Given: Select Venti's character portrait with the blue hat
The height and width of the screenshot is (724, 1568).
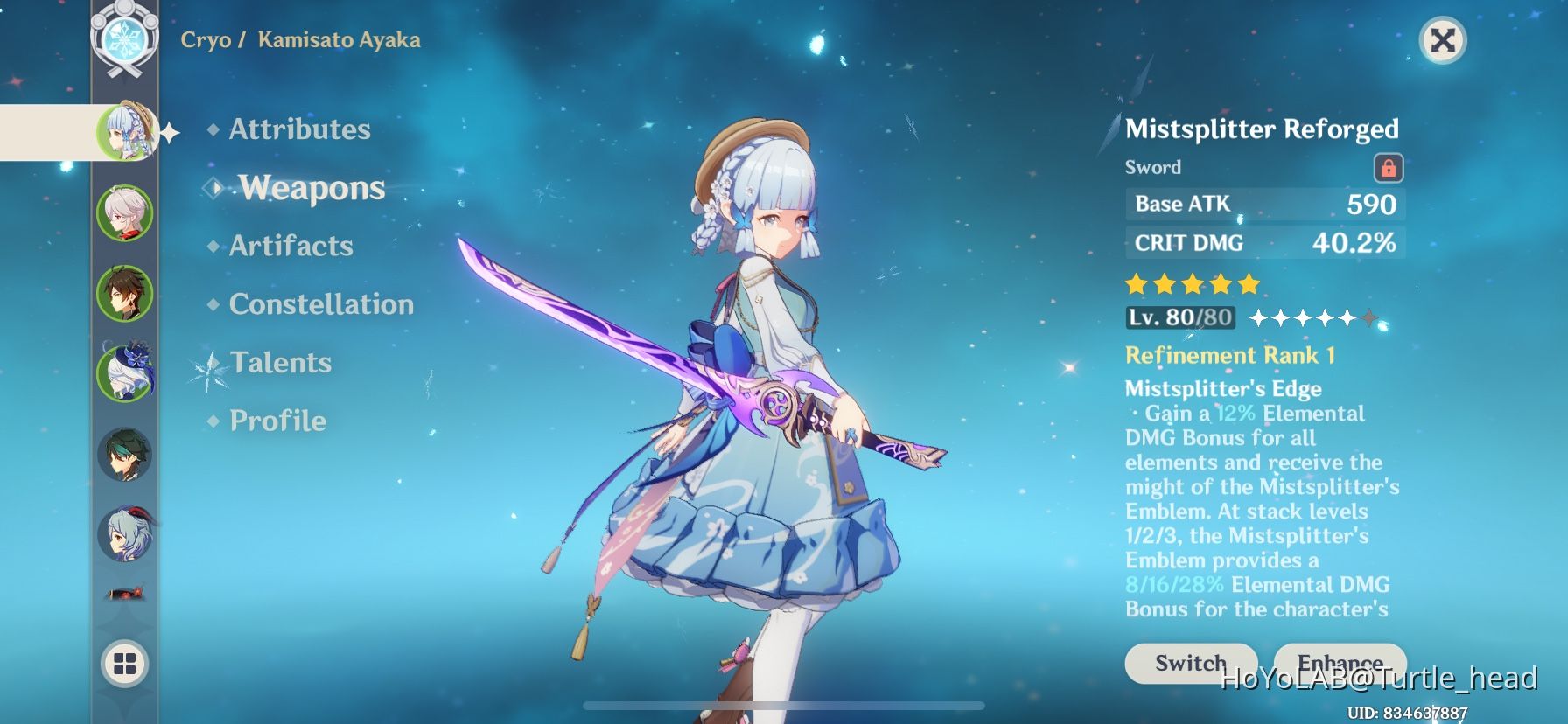Looking at the screenshot, I should (125, 372).
